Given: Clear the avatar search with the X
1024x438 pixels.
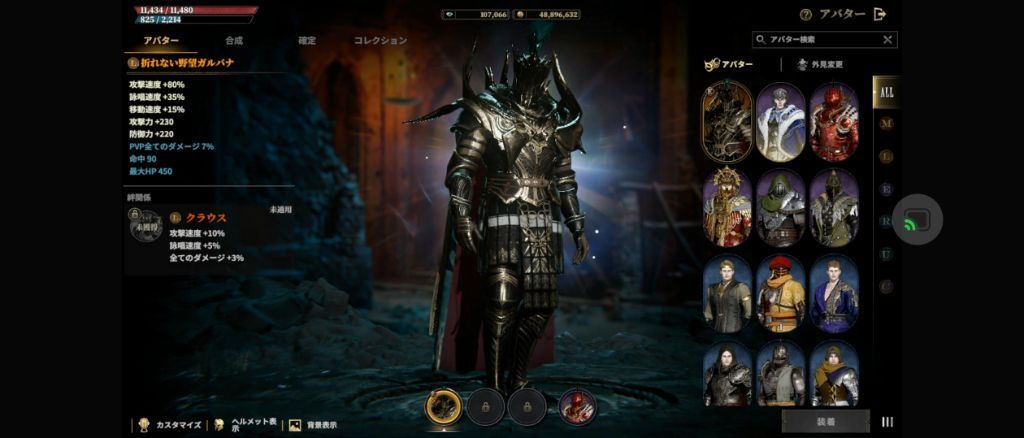Looking at the screenshot, I should 887,40.
